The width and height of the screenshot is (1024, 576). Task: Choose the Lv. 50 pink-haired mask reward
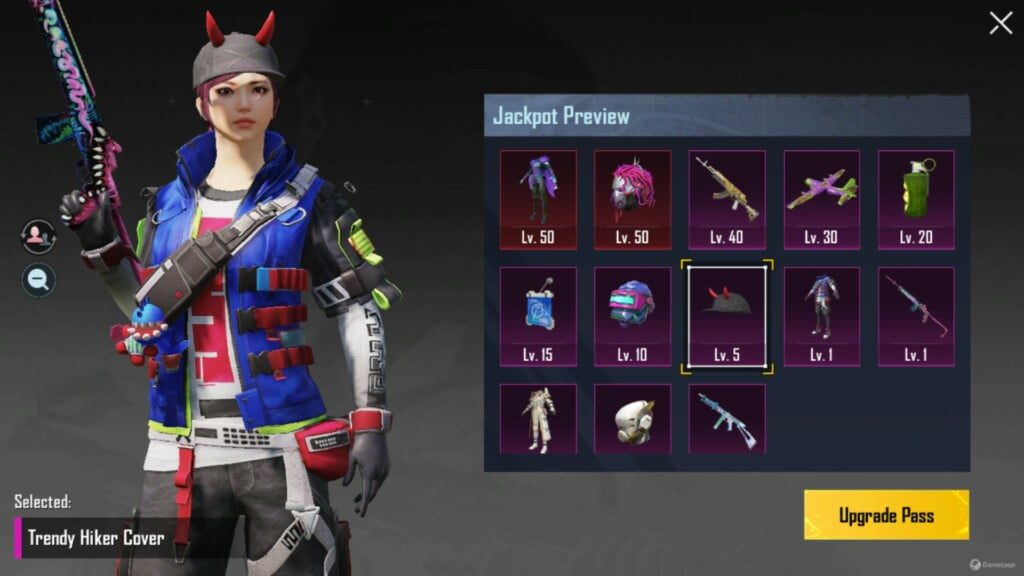point(632,199)
